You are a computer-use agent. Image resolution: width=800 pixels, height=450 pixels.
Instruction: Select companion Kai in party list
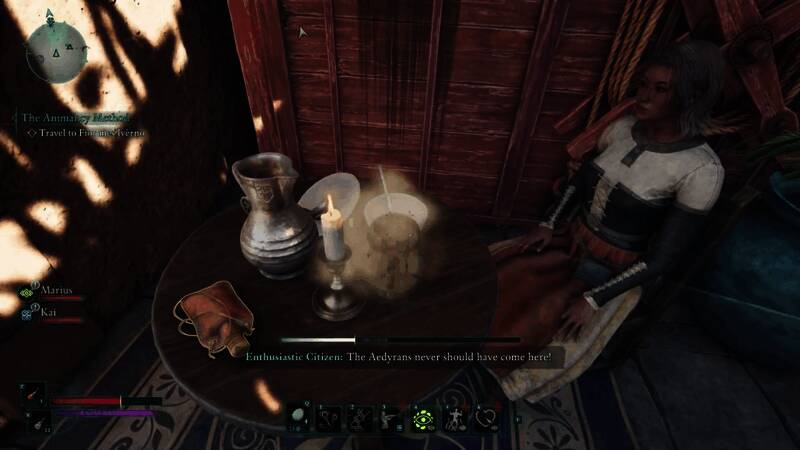49,312
